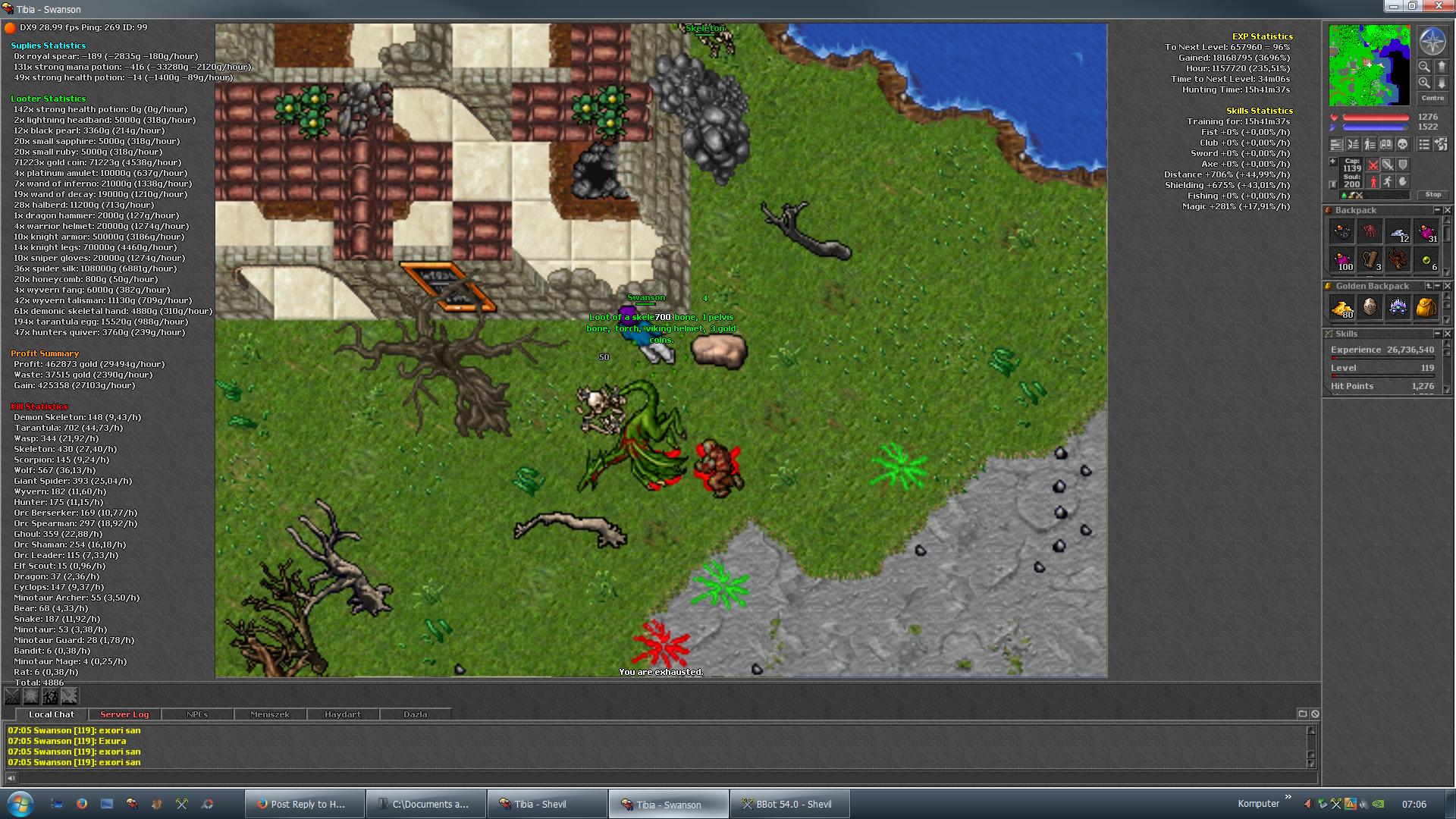This screenshot has width=1456, height=819.
Task: Toggle the red full attack mode icon
Action: (1373, 165)
